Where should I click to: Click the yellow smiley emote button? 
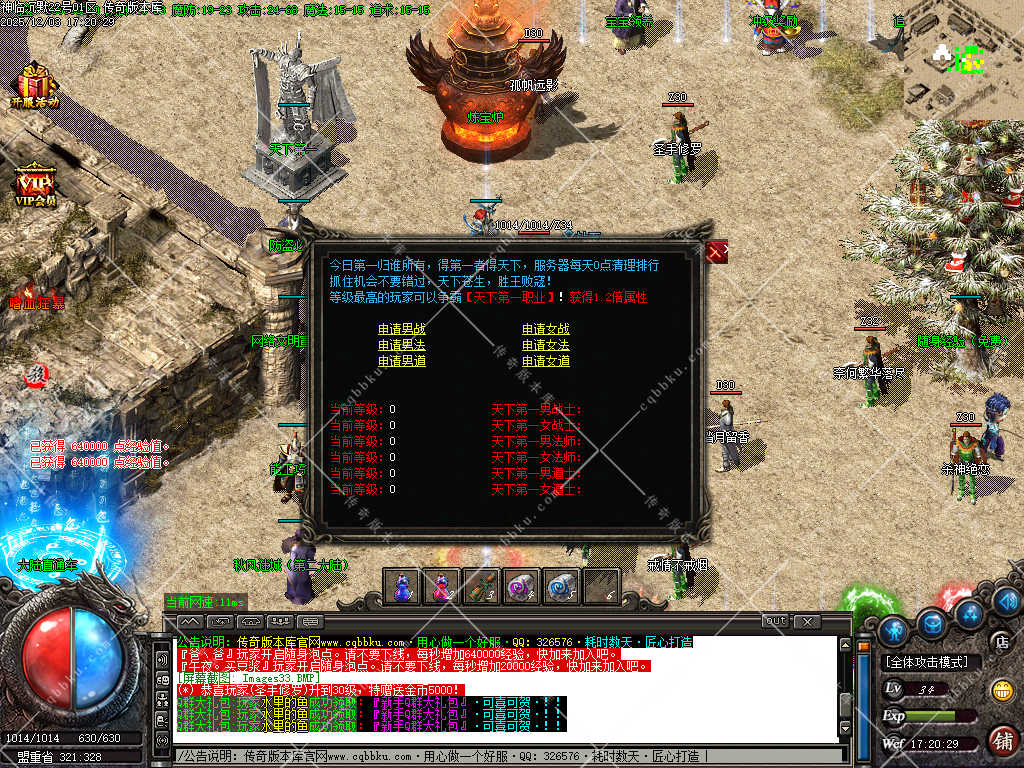click(1001, 690)
